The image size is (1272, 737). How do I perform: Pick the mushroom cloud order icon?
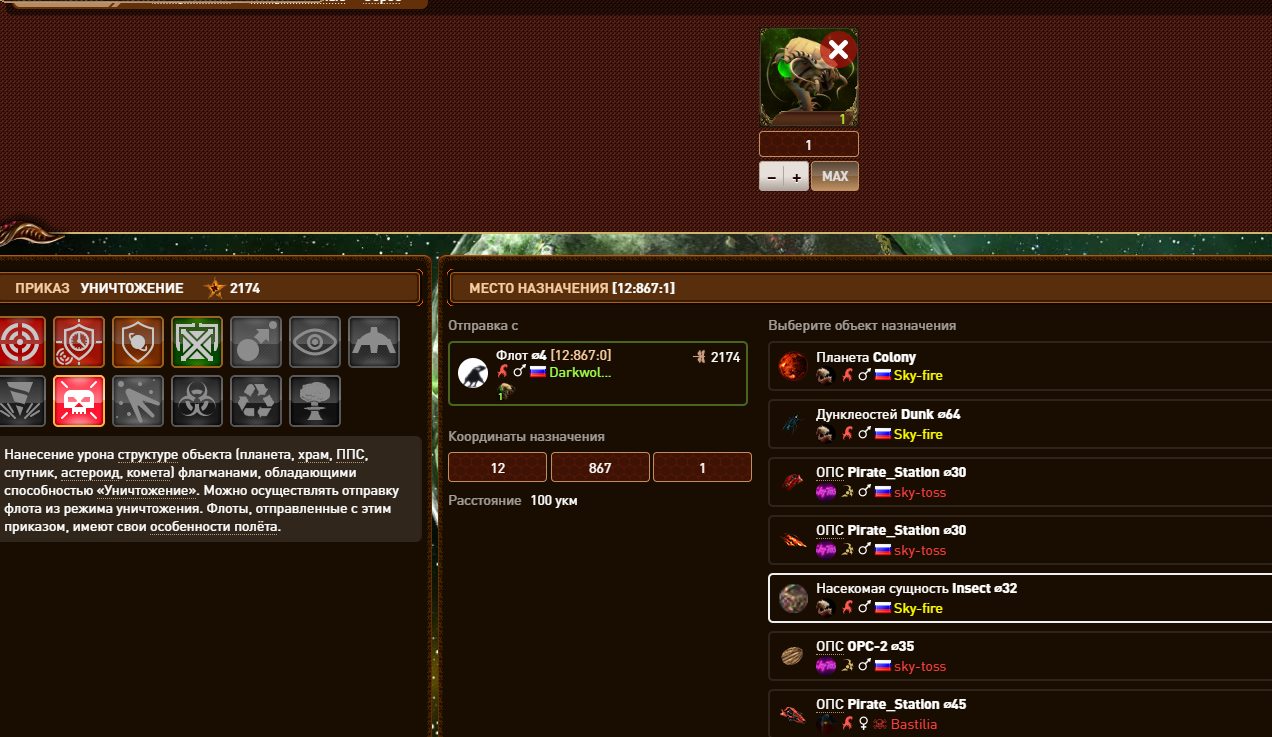315,400
